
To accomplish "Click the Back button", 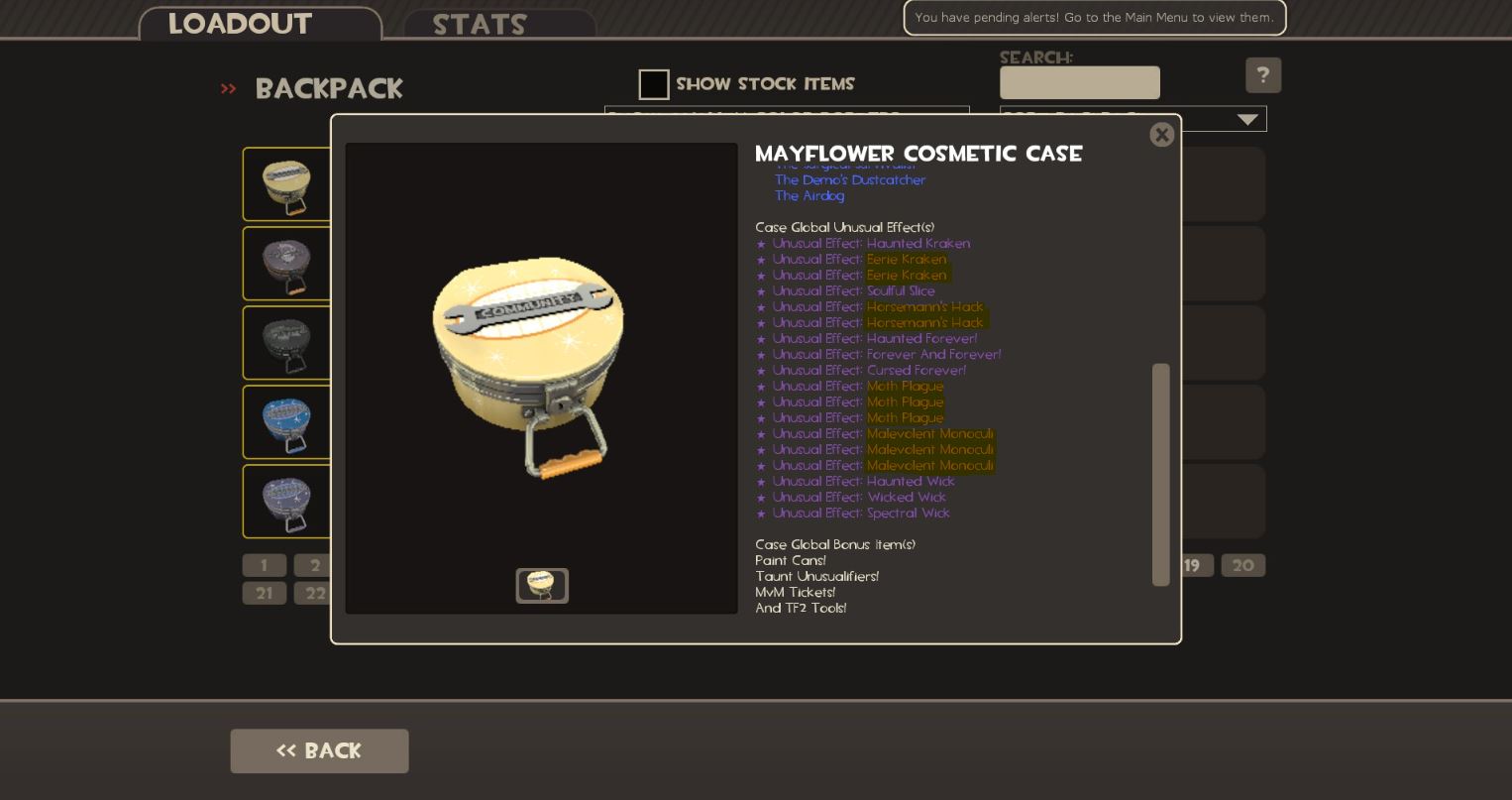I will click(319, 750).
